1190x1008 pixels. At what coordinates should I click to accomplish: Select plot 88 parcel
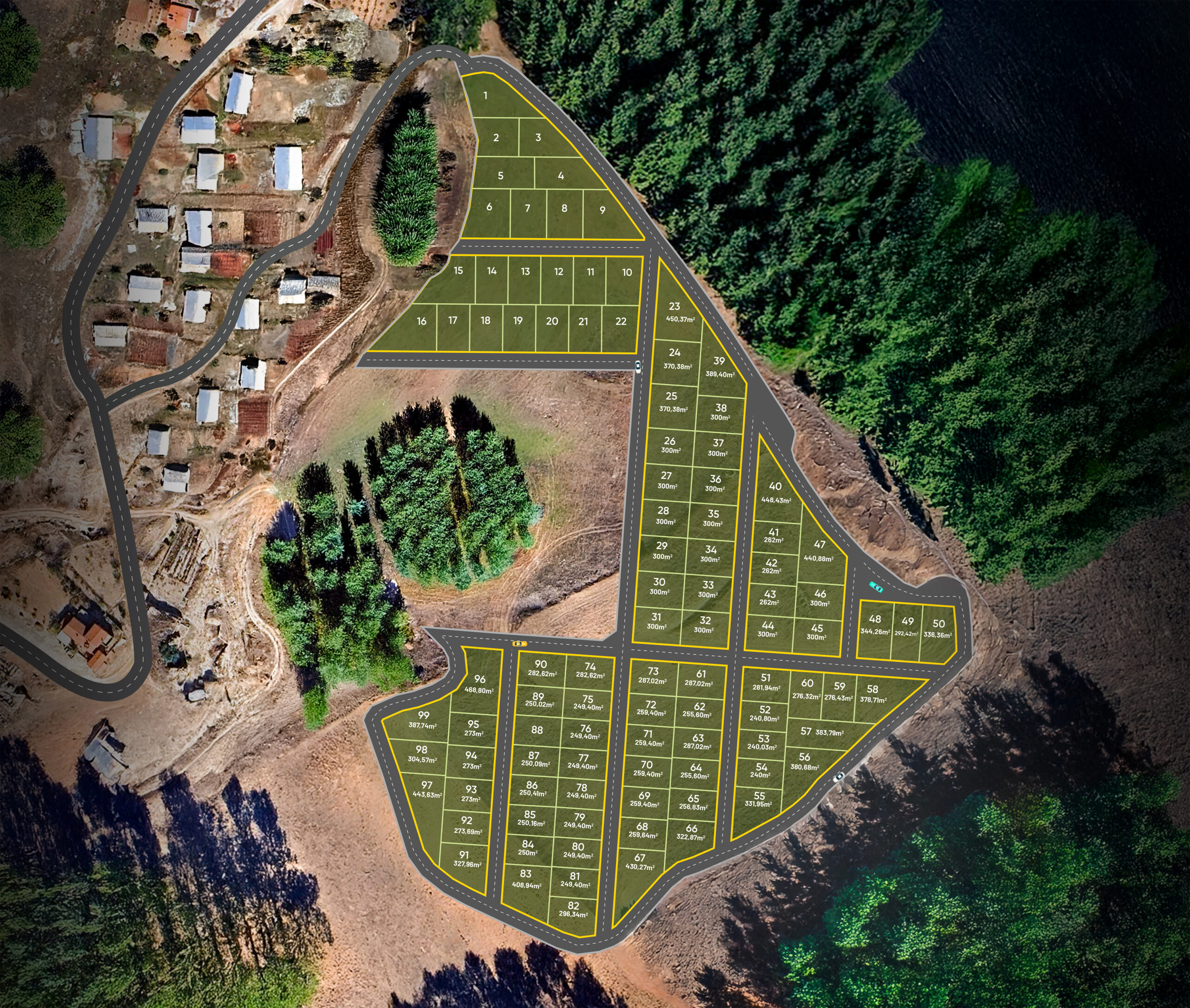point(536,729)
